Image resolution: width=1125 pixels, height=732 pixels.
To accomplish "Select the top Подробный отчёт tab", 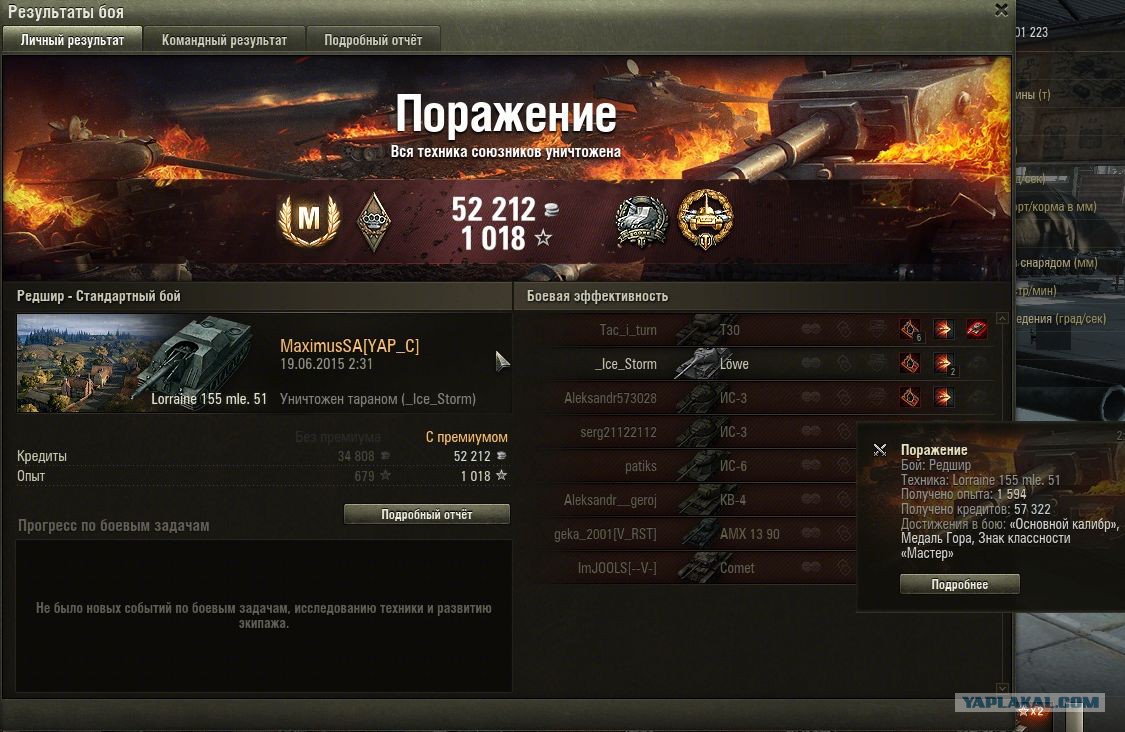I will click(x=373, y=40).
